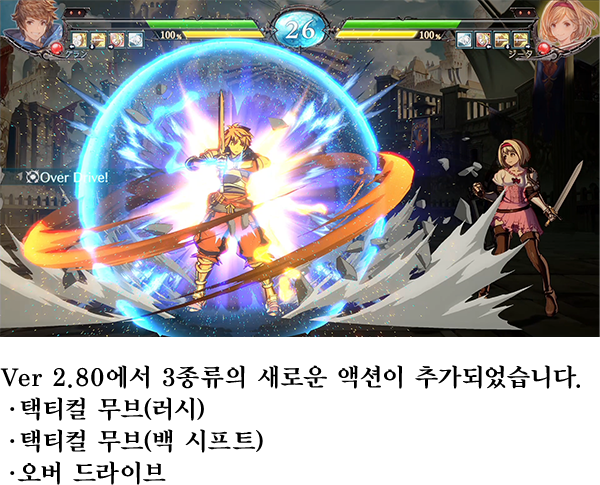The width and height of the screenshot is (600, 485).
Task: Activate Gran's red-tinted skill icon
Action: 117,40
